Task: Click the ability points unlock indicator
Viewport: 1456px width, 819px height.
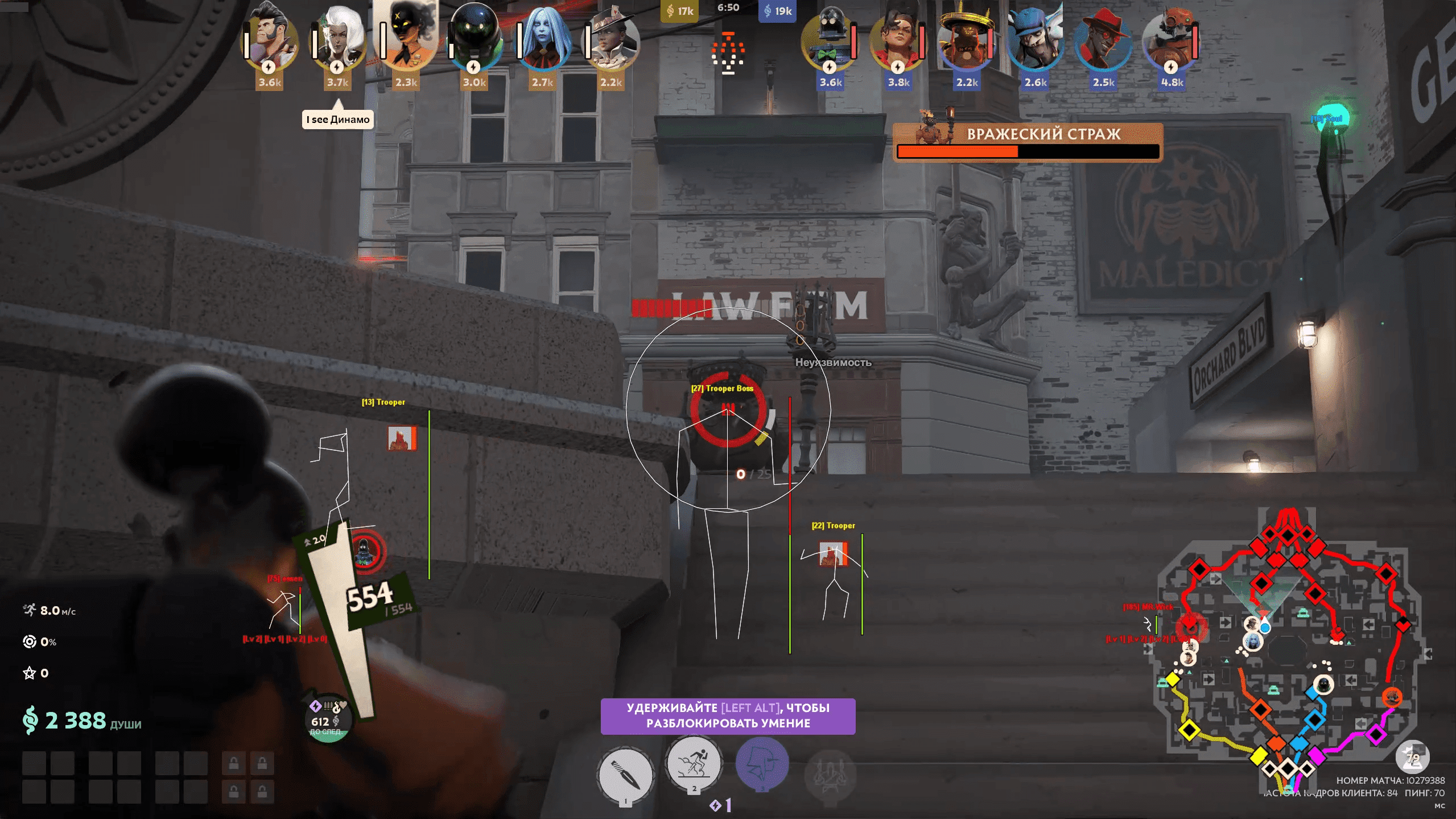Action: [x=721, y=805]
